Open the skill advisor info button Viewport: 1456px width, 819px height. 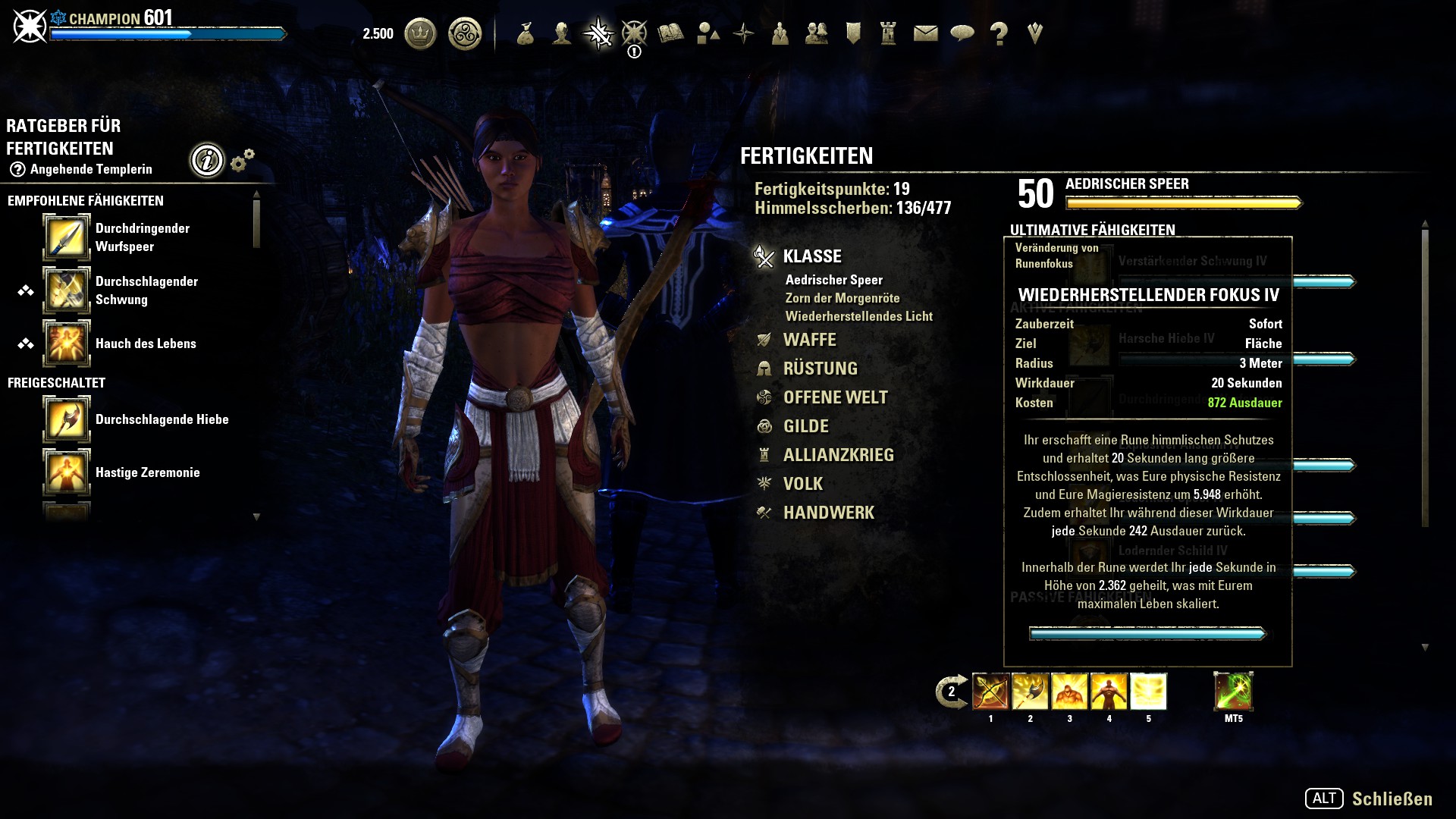(207, 160)
